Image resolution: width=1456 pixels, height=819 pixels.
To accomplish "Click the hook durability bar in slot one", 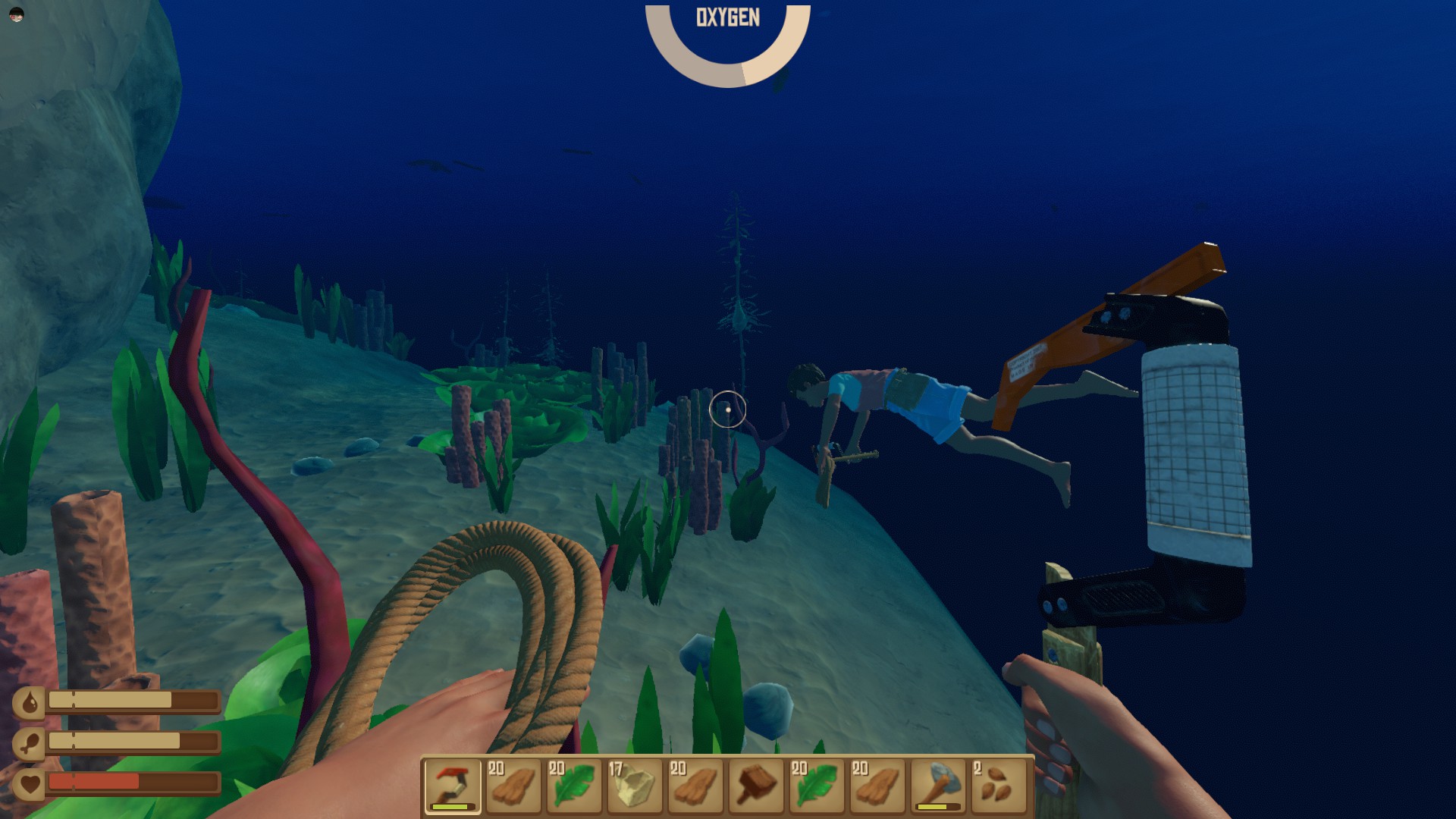I will (x=453, y=808).
